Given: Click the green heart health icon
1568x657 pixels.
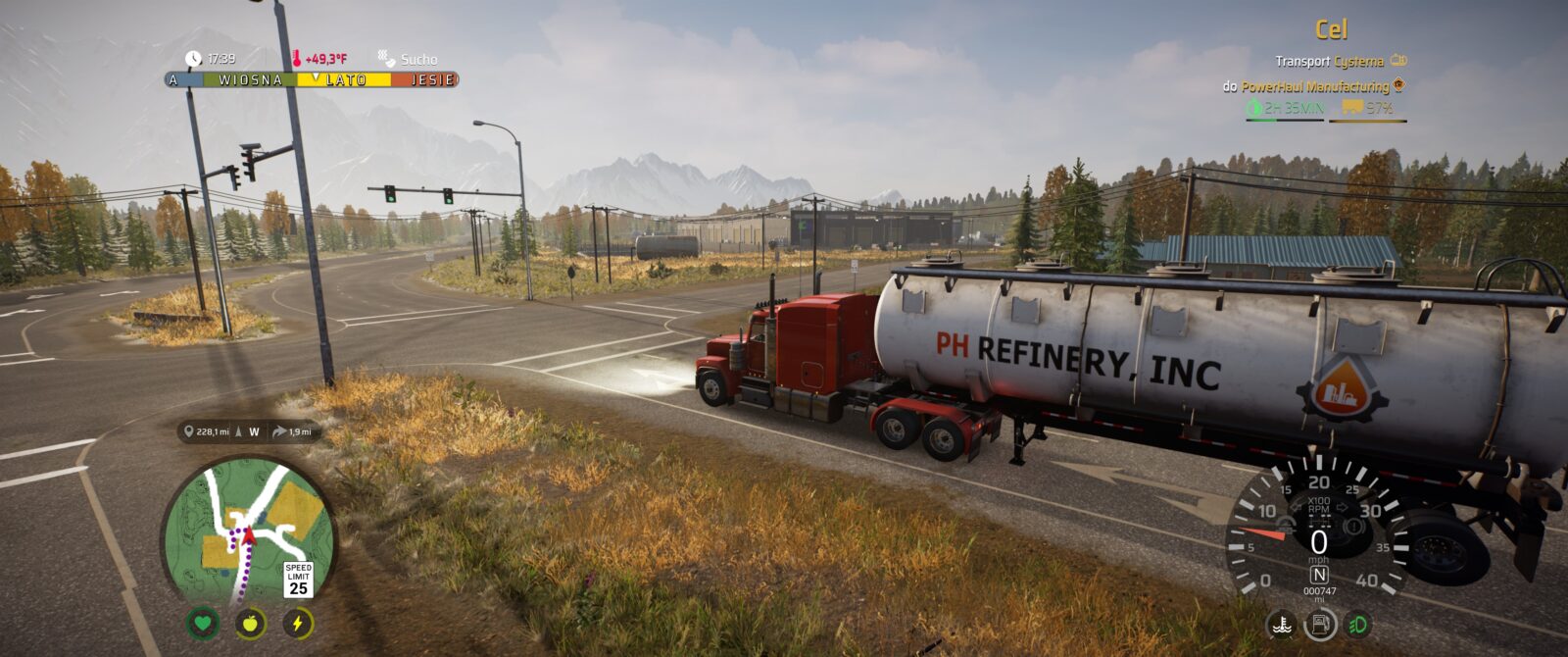Looking at the screenshot, I should tap(203, 623).
